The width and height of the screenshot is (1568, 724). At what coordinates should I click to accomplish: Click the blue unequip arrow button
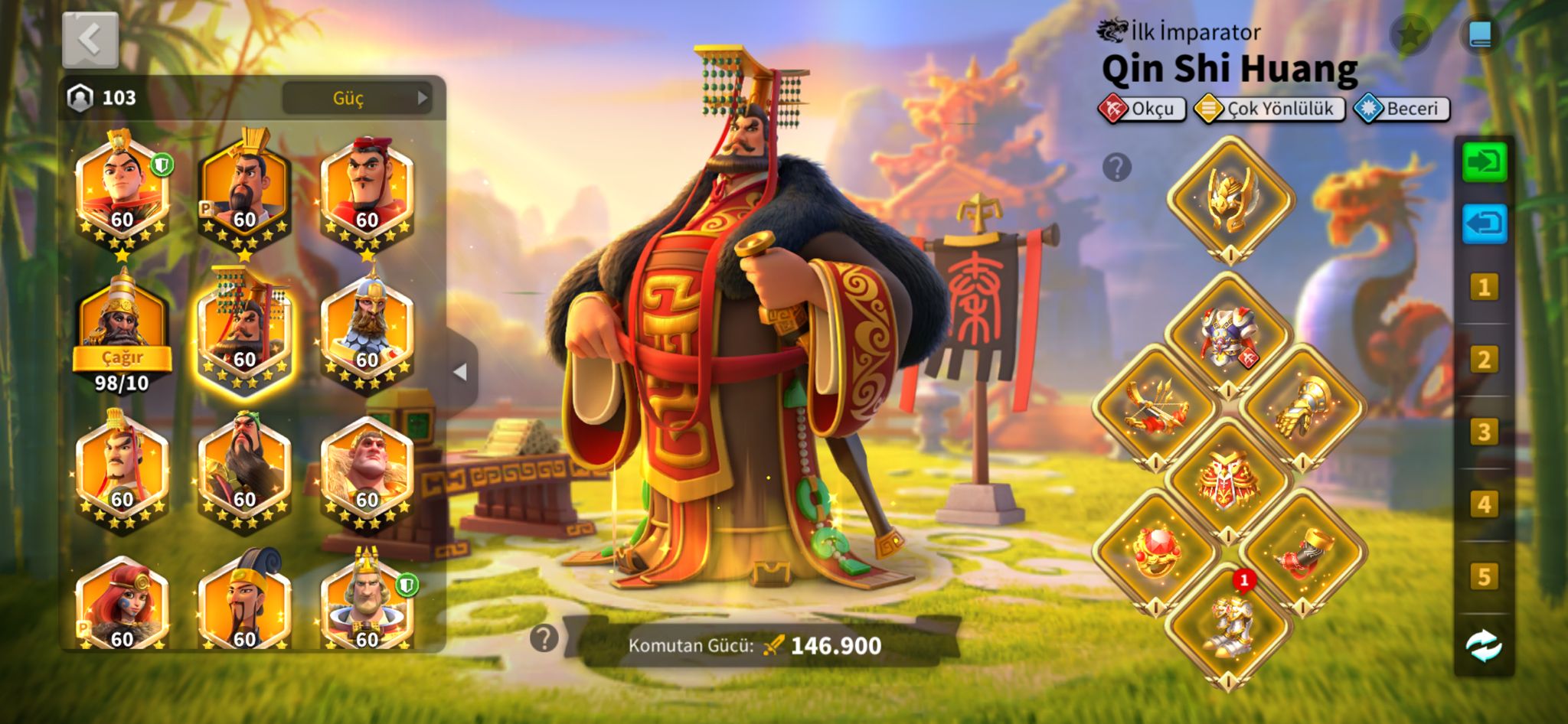point(1484,223)
